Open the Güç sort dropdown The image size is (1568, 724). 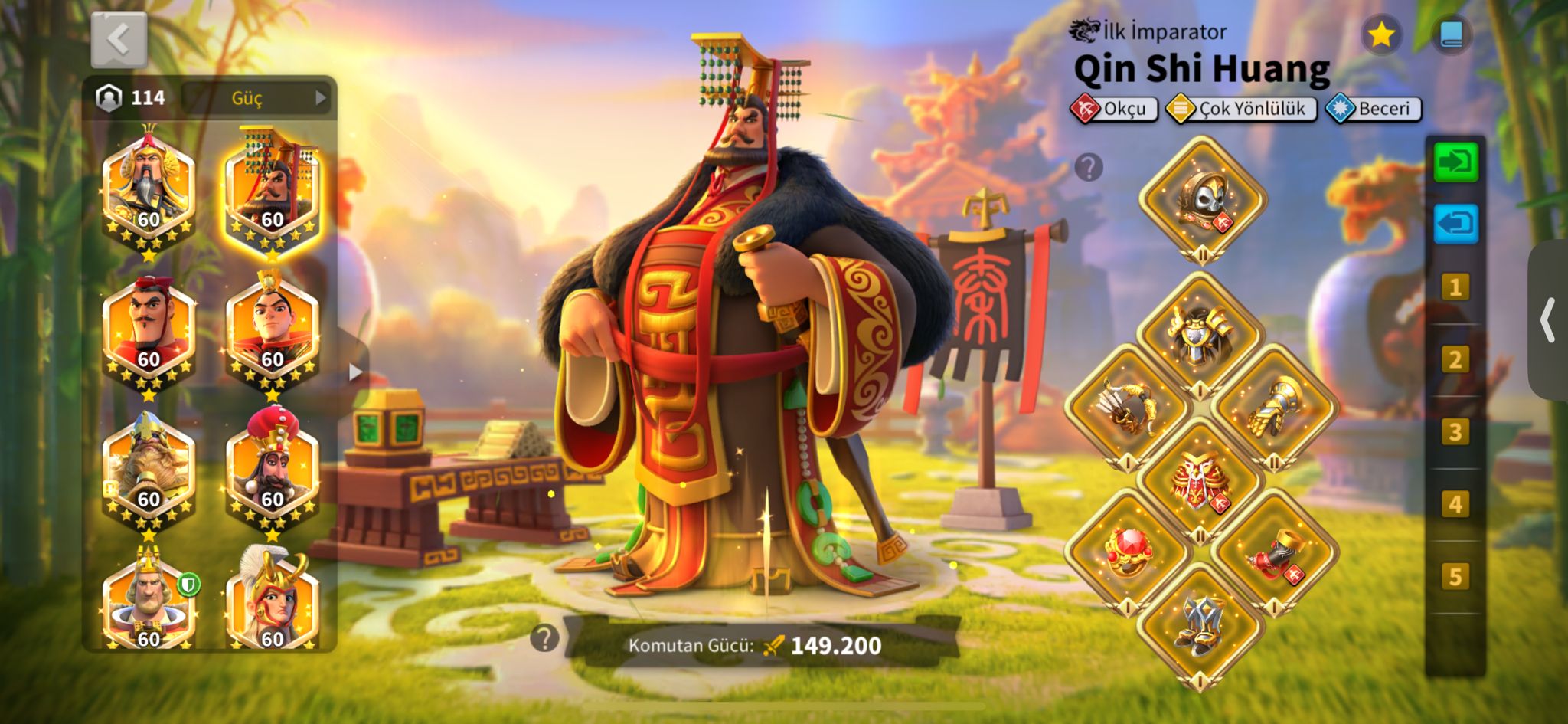(256, 98)
